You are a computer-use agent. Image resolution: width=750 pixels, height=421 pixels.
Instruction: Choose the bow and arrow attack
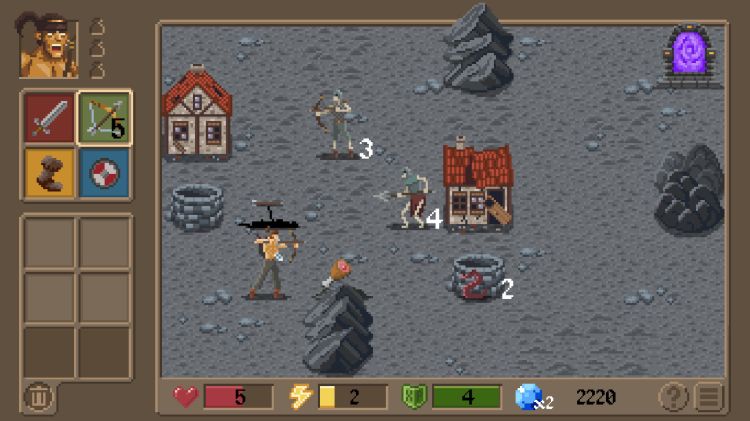pyautogui.click(x=104, y=118)
